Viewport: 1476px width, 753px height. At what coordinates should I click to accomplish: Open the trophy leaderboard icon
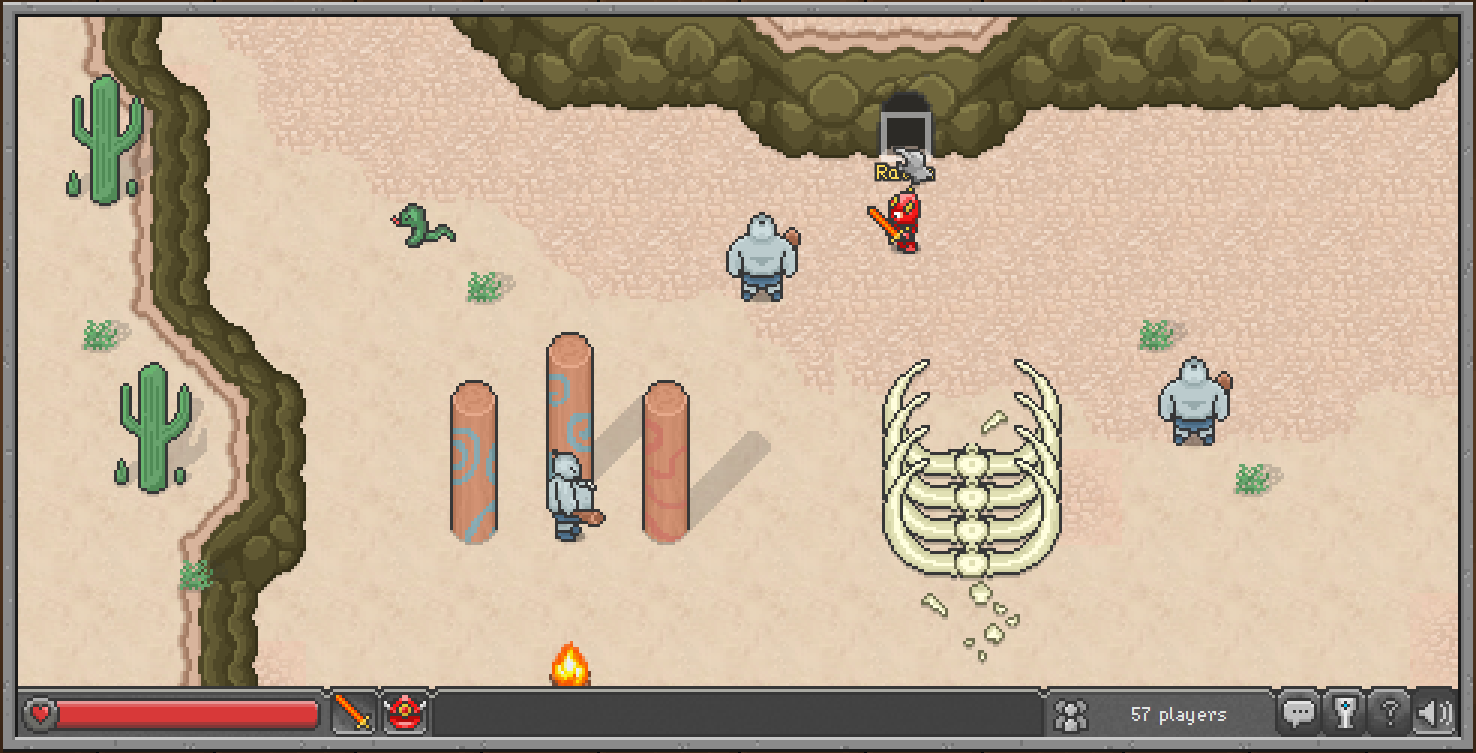(x=1347, y=714)
